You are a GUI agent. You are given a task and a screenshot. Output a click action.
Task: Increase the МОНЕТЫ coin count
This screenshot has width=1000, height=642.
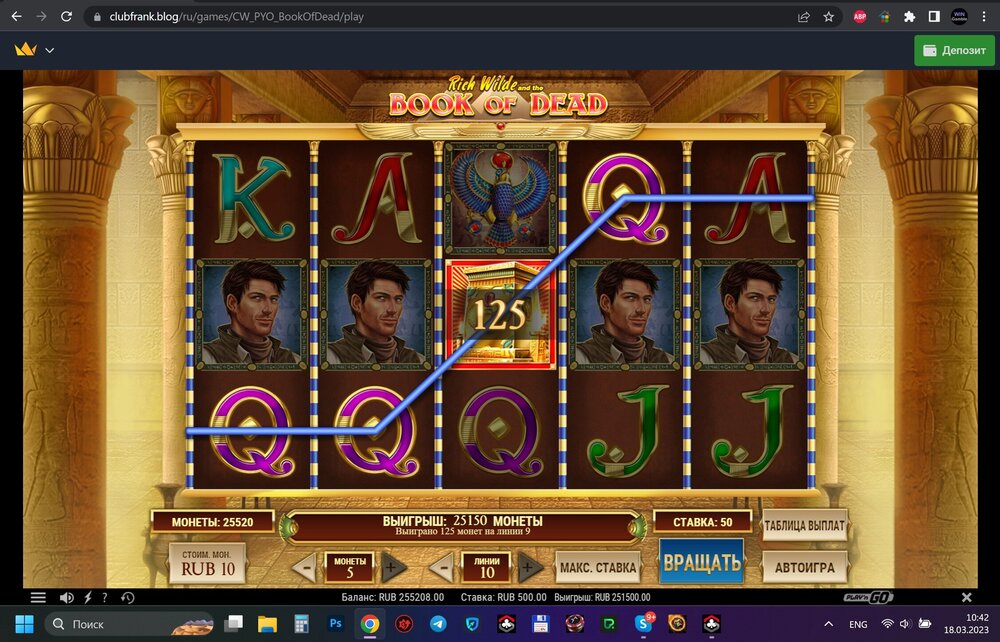pyautogui.click(x=391, y=568)
